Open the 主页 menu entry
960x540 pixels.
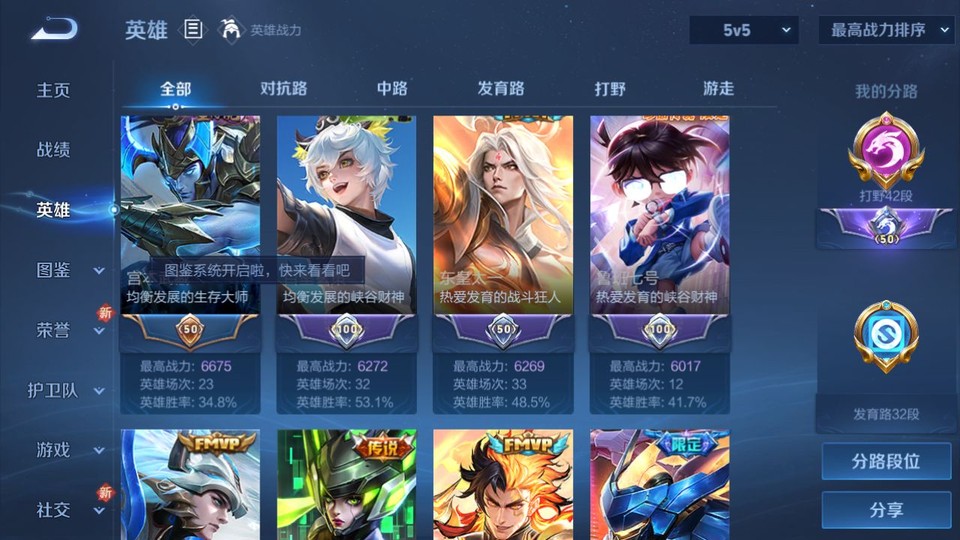click(x=54, y=90)
